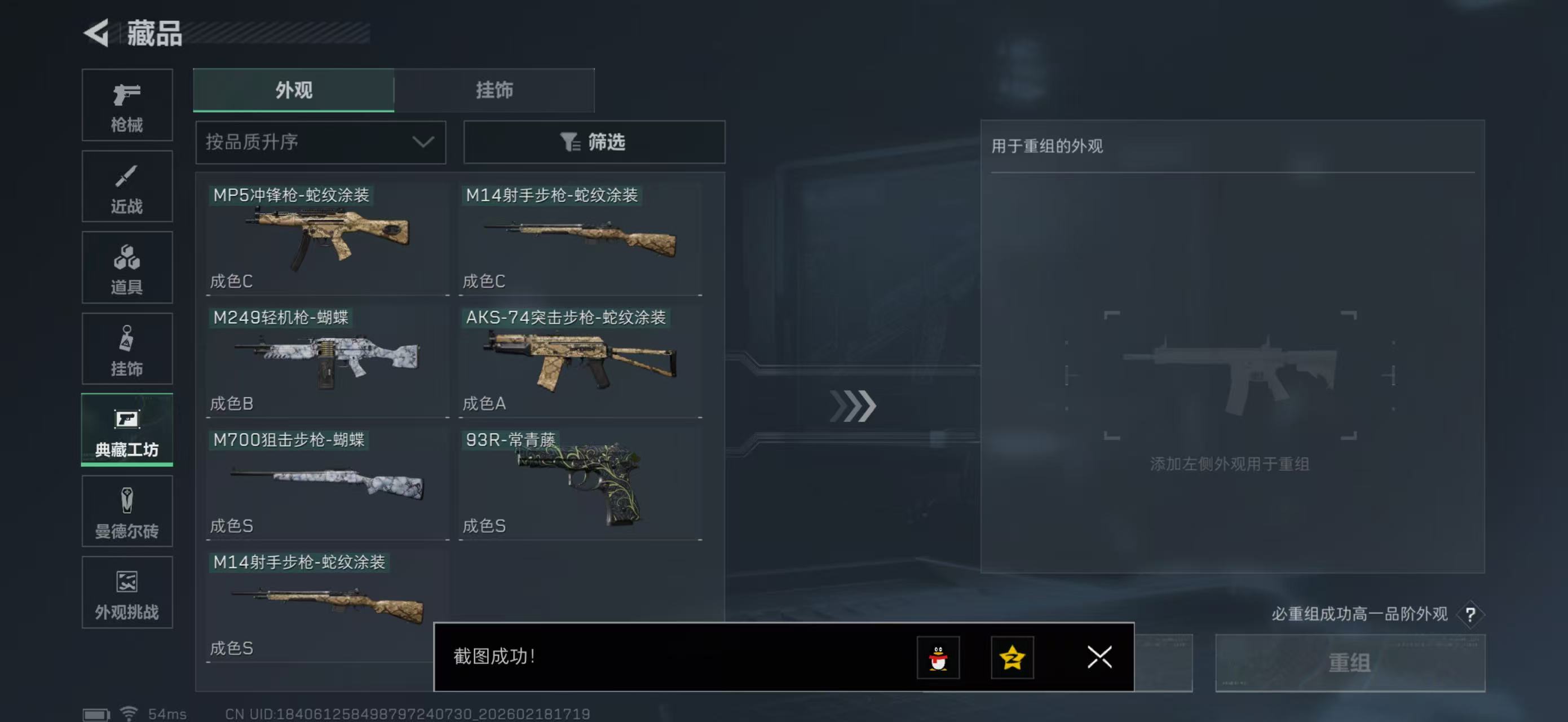Open the 近战 weapons category

click(127, 186)
